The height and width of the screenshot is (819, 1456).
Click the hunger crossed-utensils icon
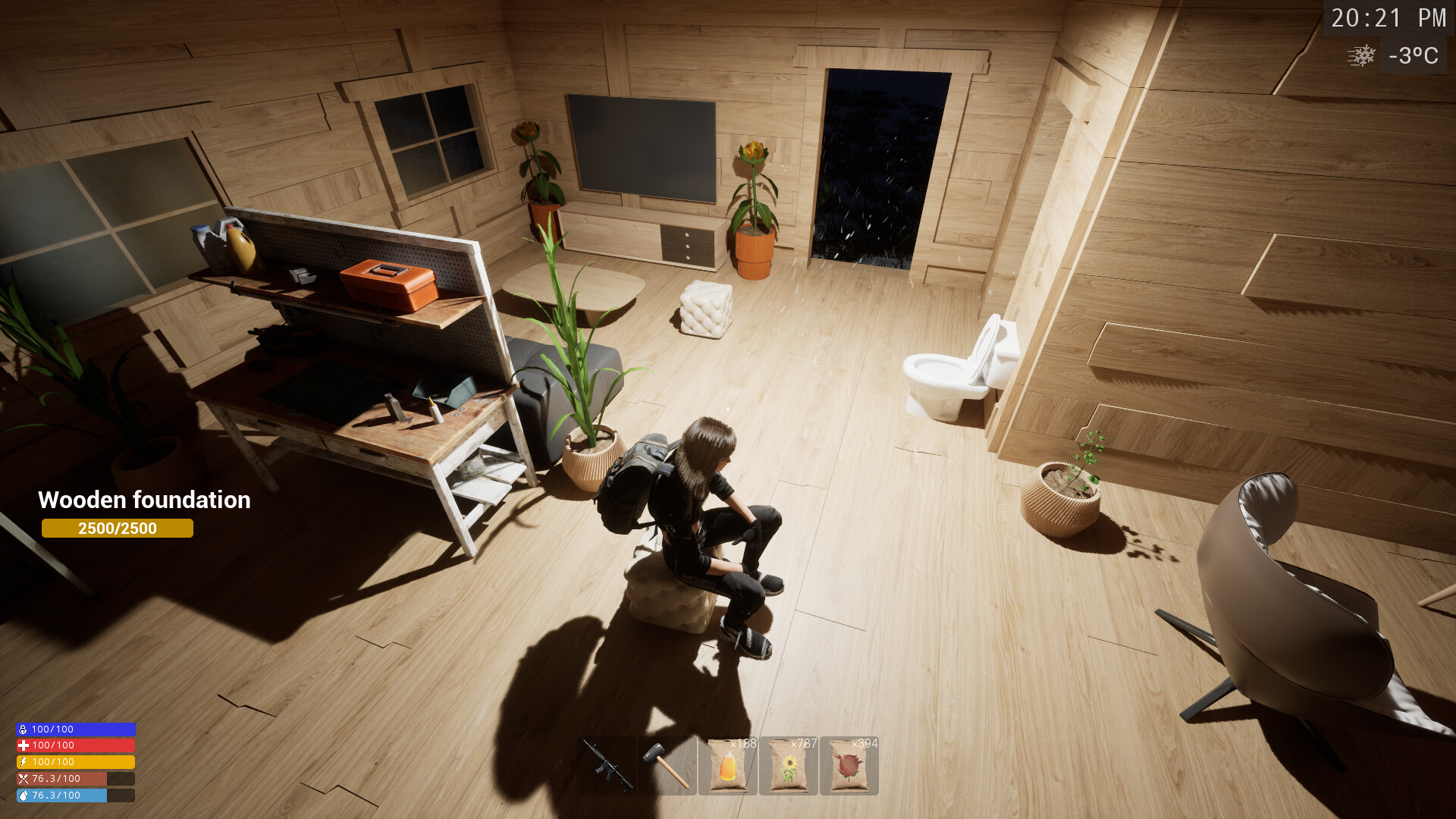[x=22, y=778]
